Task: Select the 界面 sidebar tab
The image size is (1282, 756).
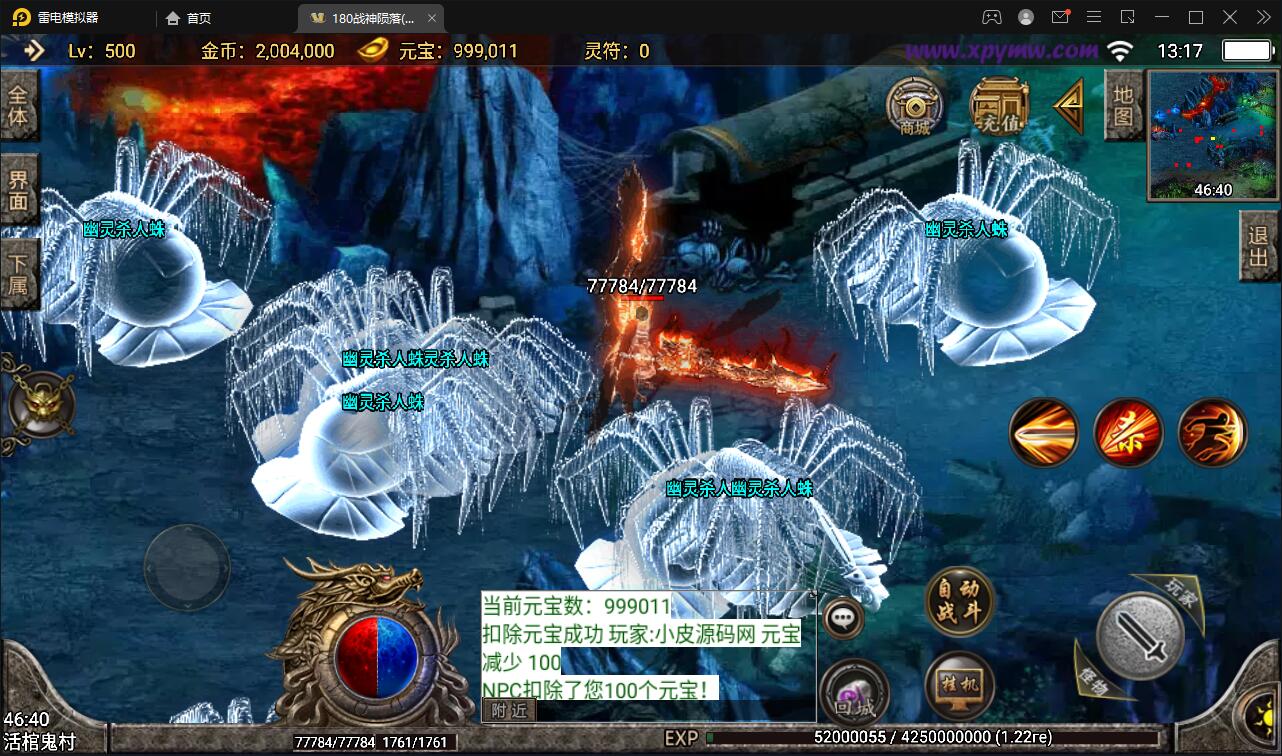Action: tap(20, 189)
